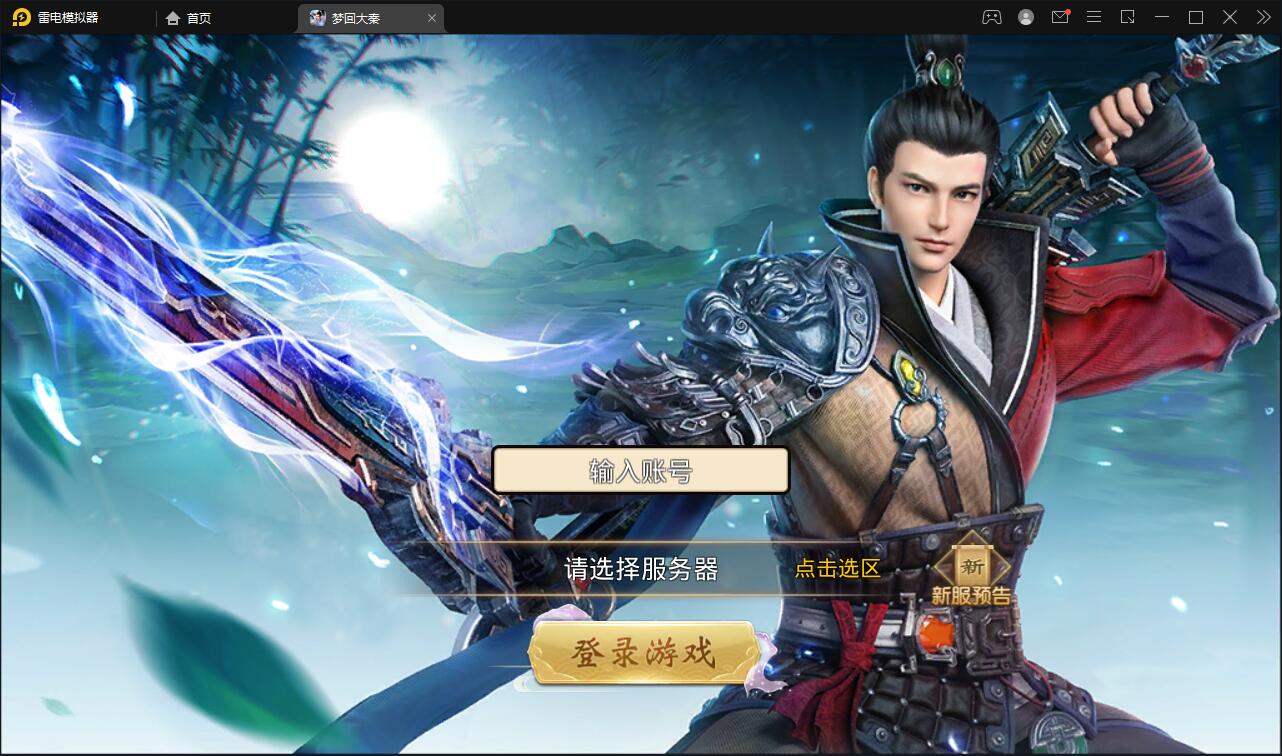Open the 请选择服务器 server picker
The width and height of the screenshot is (1282, 756).
(x=640, y=569)
